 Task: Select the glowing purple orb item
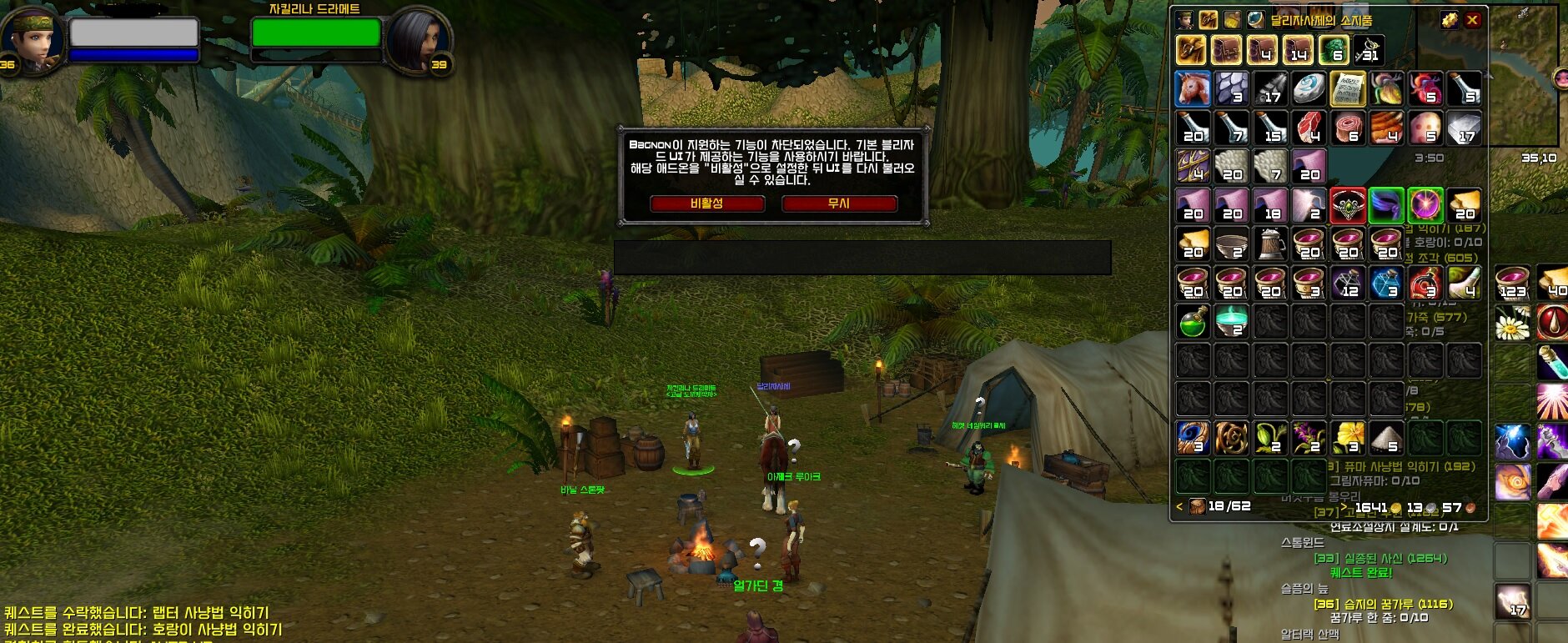[x=1425, y=205]
